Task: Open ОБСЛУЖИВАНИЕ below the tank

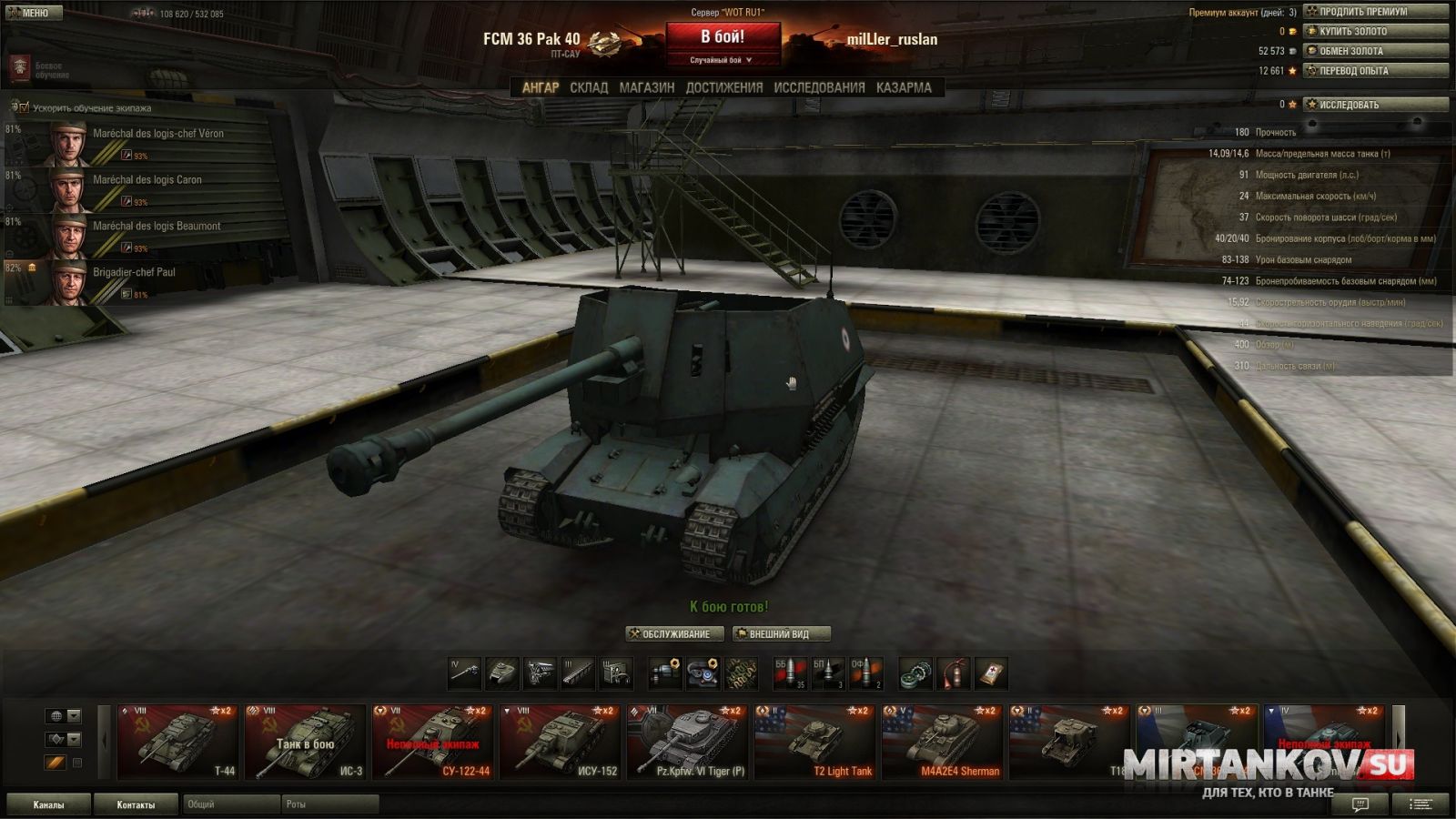Action: click(x=673, y=634)
